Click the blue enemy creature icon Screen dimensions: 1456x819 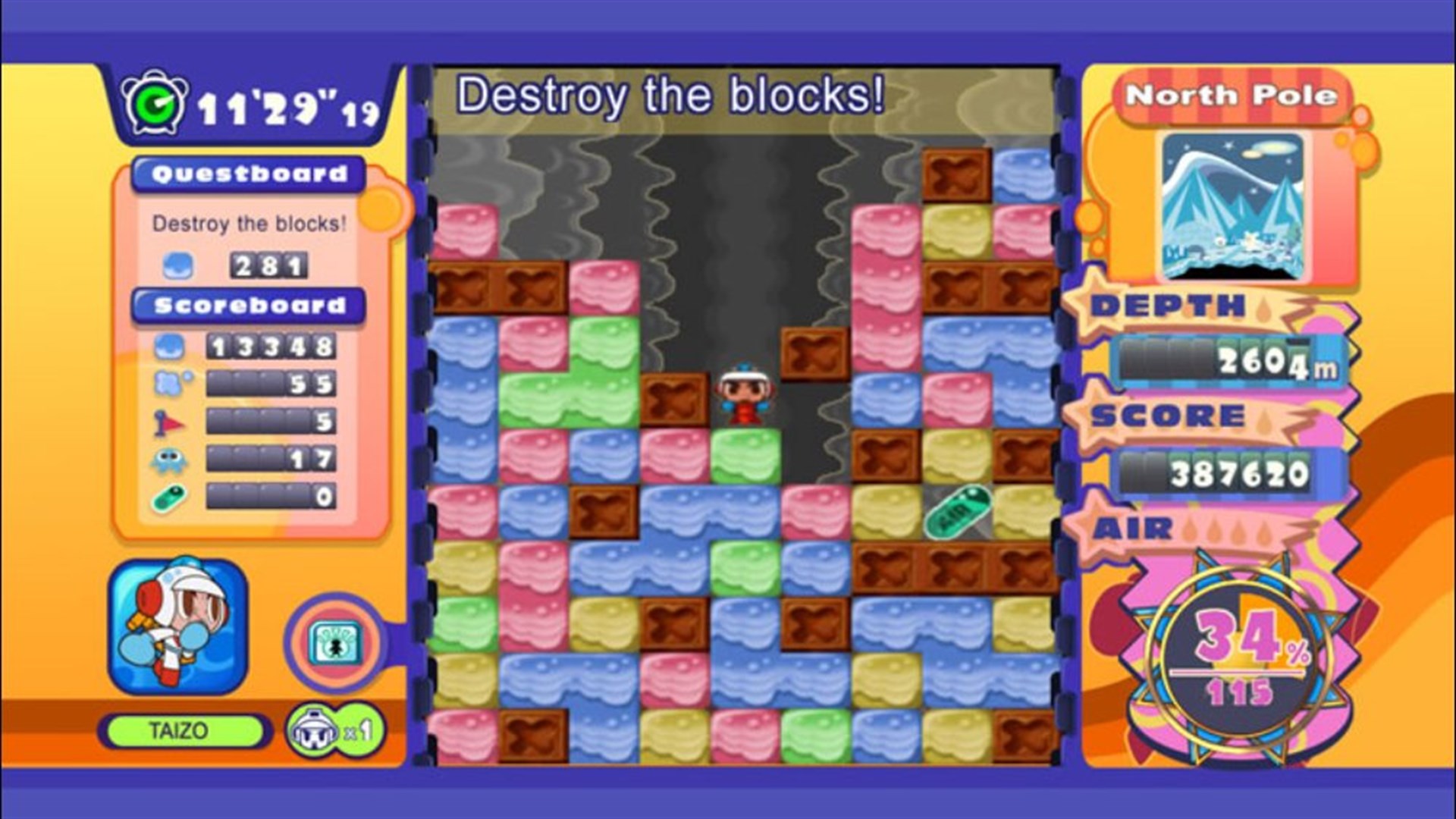point(167,455)
